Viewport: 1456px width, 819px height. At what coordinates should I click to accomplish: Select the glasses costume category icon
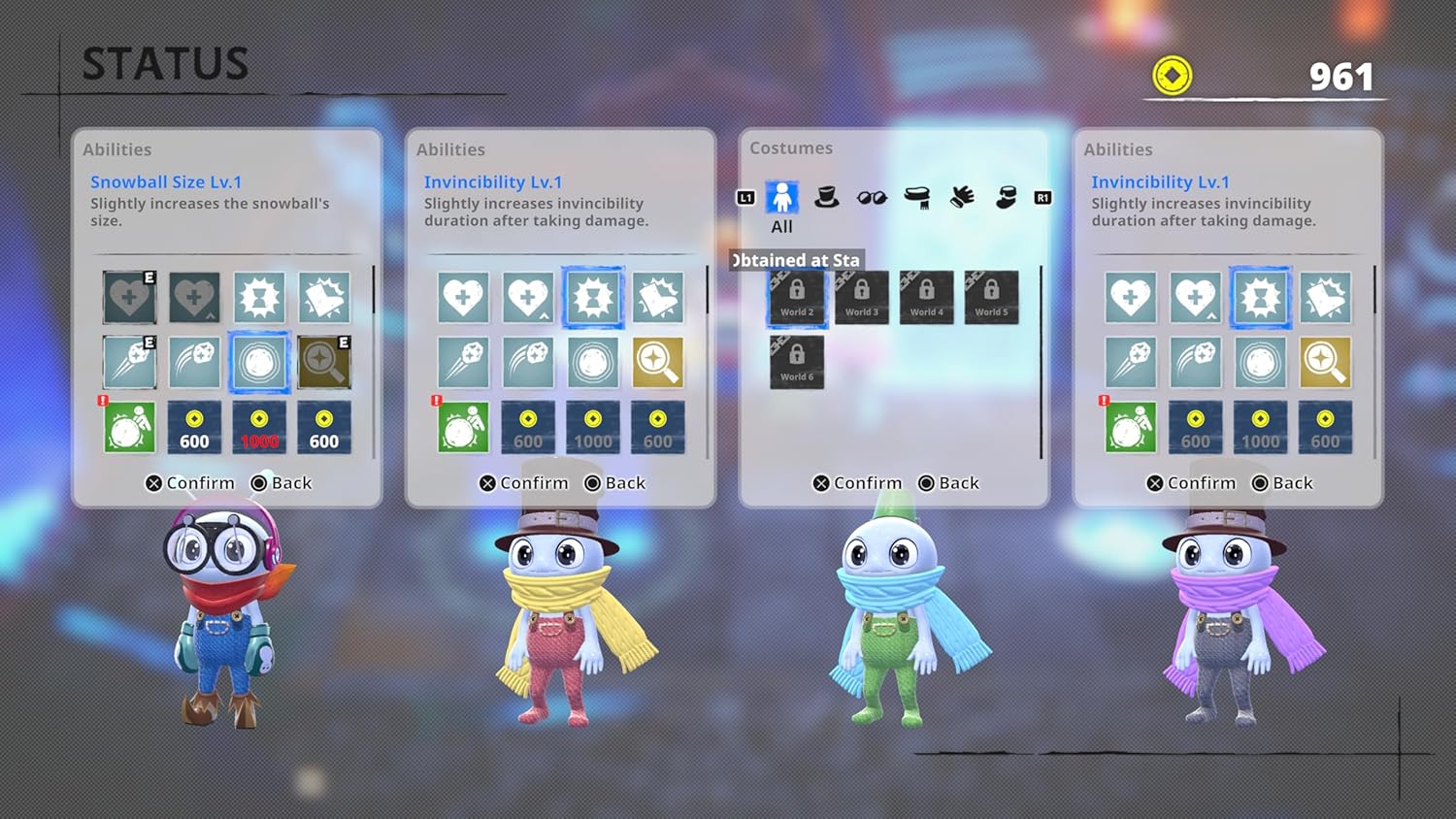[871, 196]
